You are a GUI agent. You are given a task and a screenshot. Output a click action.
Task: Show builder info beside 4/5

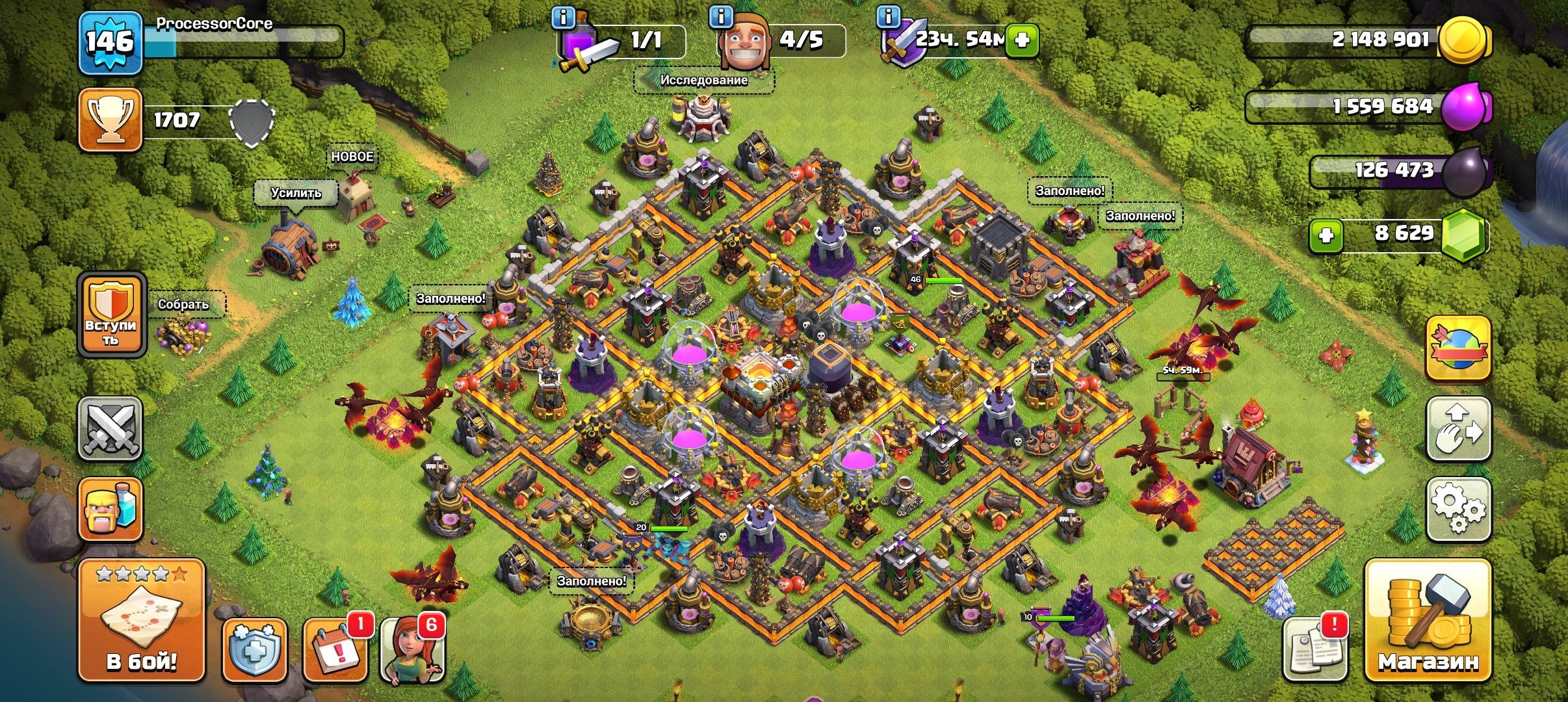[722, 17]
